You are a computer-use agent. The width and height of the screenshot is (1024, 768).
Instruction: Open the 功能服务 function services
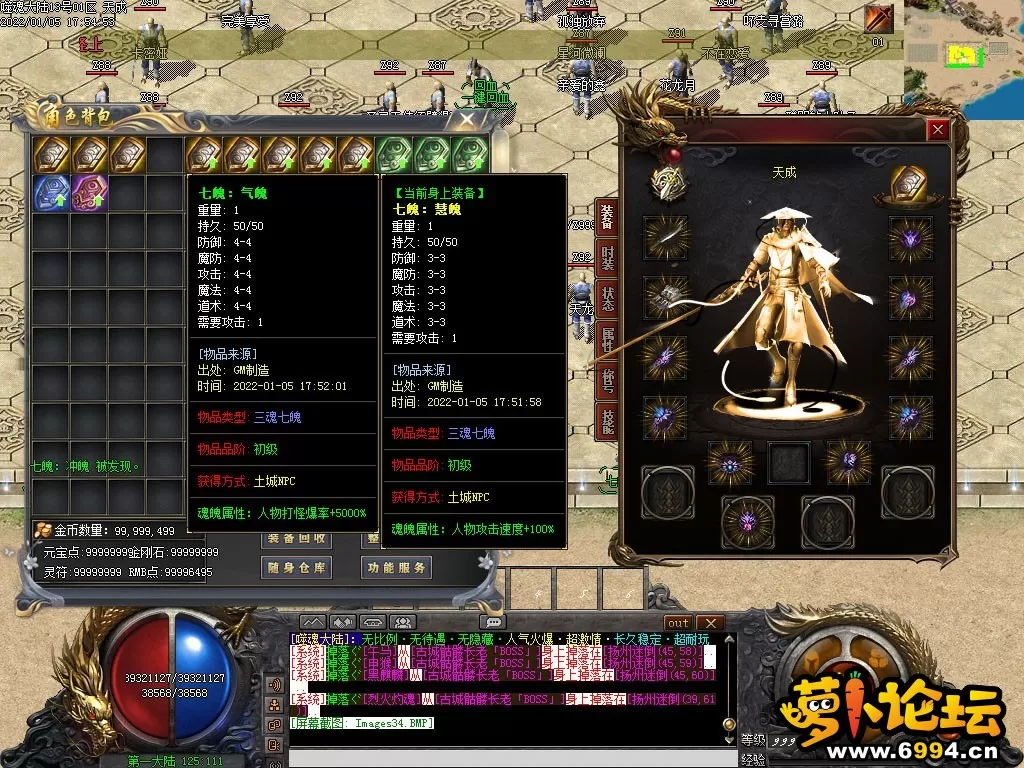[396, 568]
